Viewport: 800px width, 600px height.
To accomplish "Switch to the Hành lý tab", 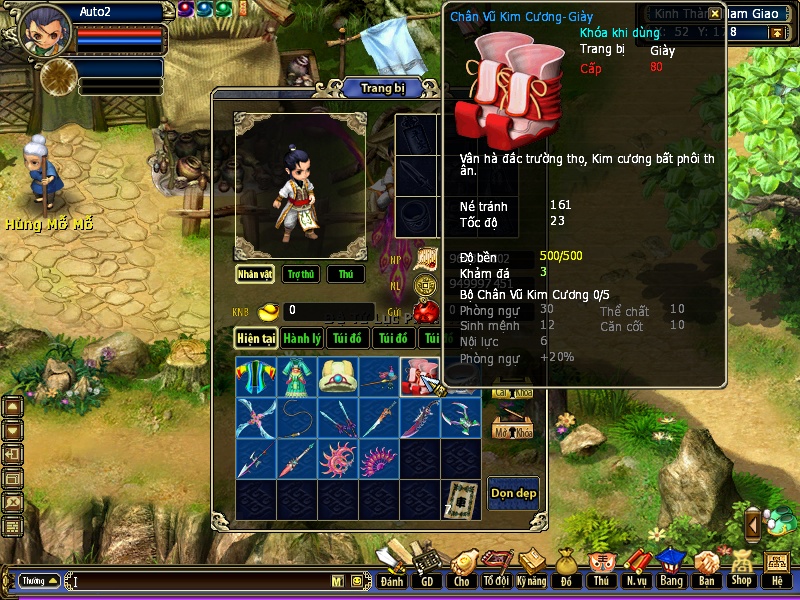I will click(x=301, y=339).
